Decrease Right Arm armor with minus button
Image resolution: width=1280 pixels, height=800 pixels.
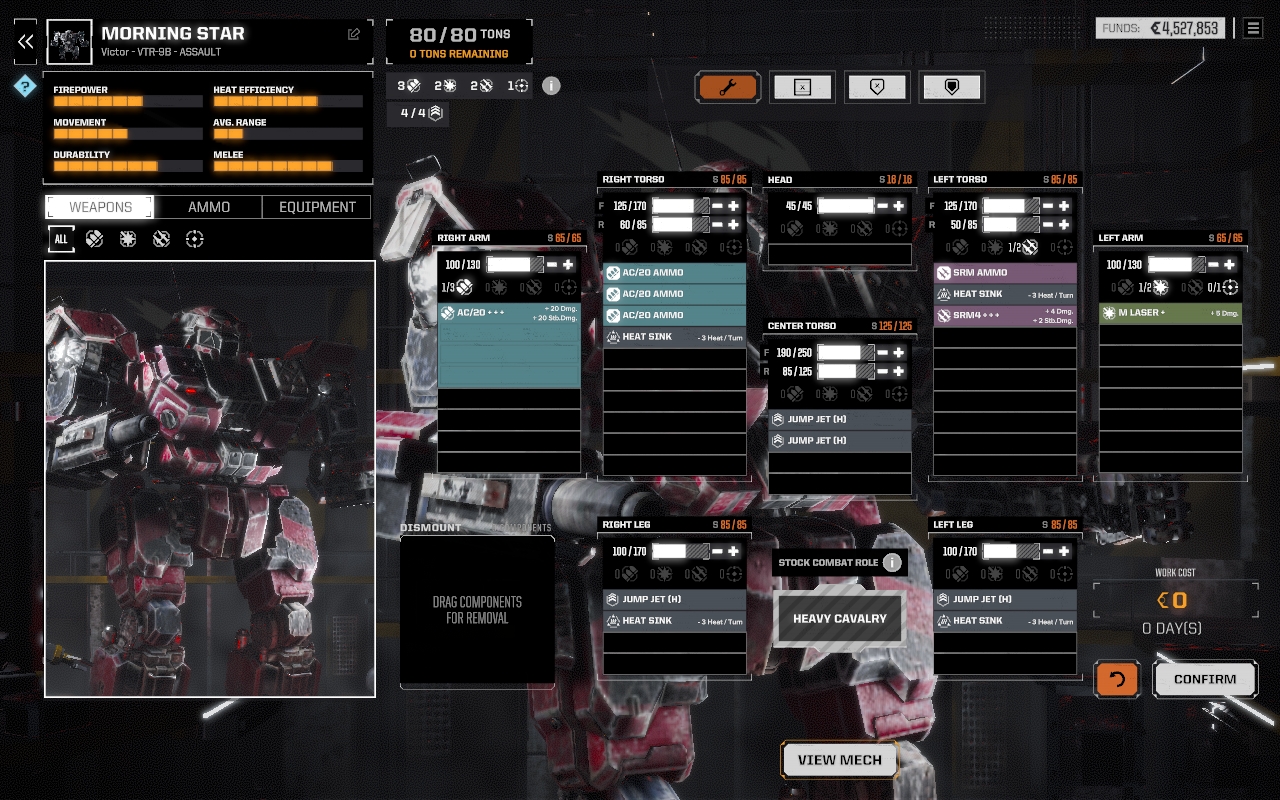click(x=551, y=265)
